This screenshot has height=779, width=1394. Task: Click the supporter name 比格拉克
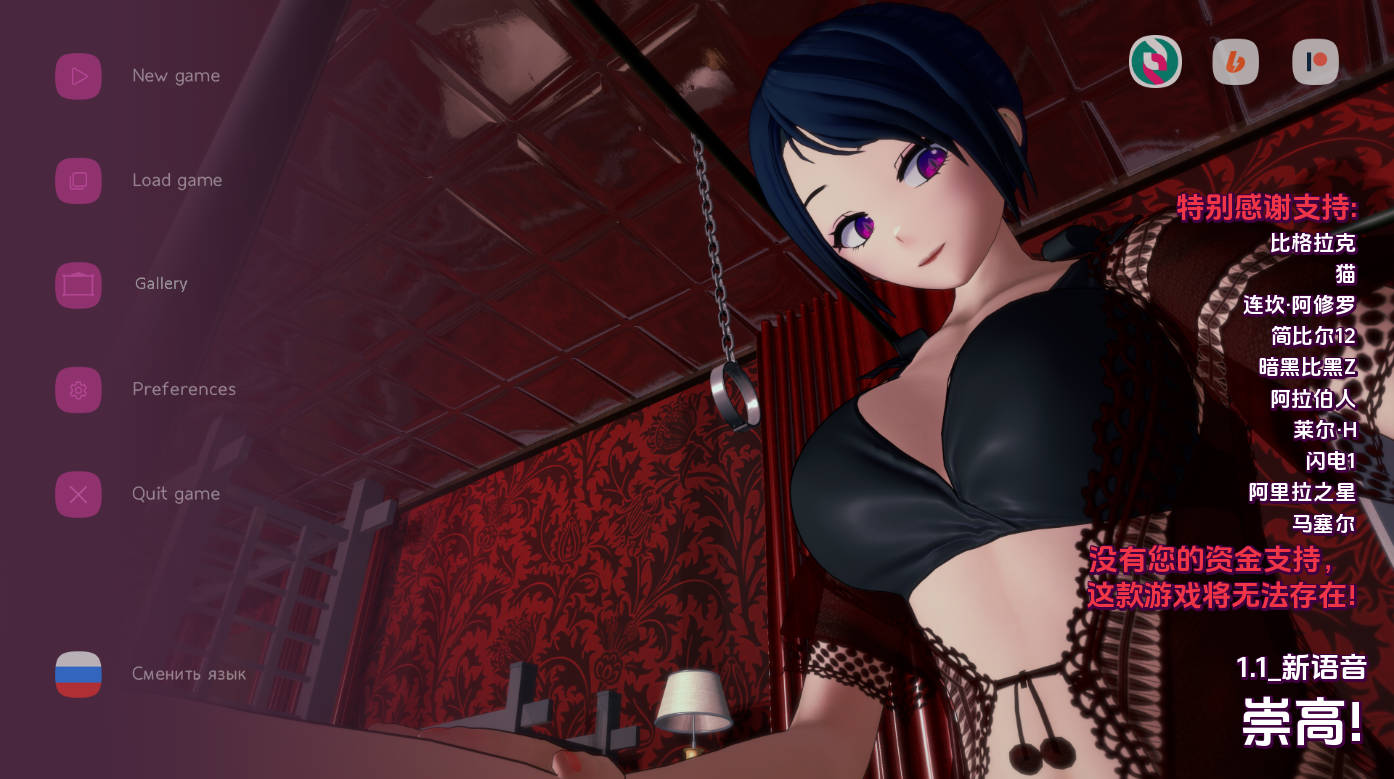(x=1313, y=243)
